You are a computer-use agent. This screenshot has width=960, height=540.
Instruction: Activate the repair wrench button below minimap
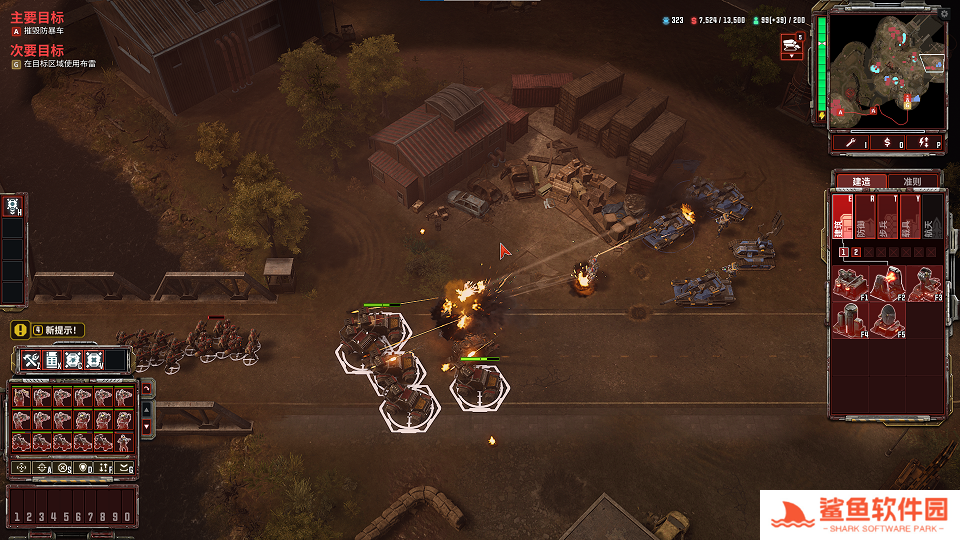(x=851, y=143)
